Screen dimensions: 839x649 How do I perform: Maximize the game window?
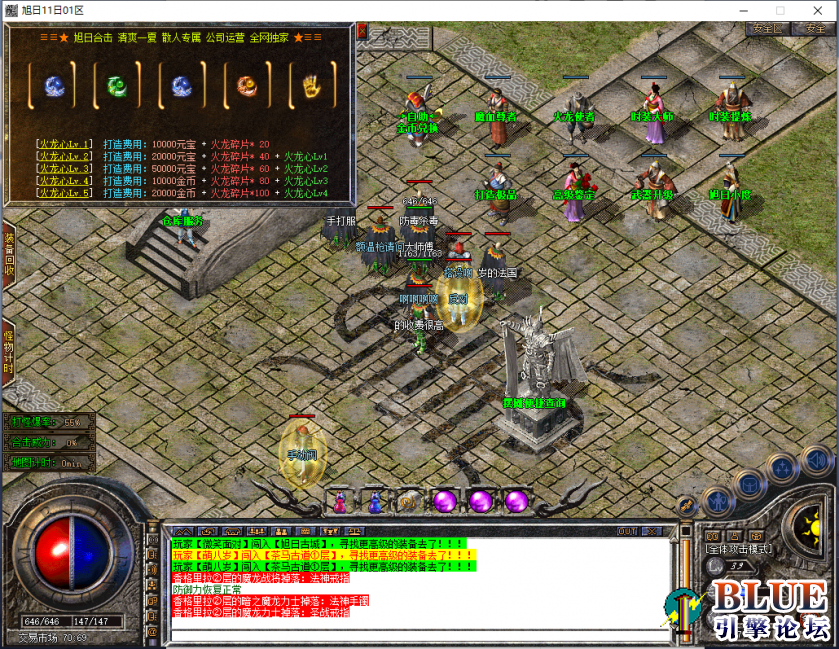781,9
